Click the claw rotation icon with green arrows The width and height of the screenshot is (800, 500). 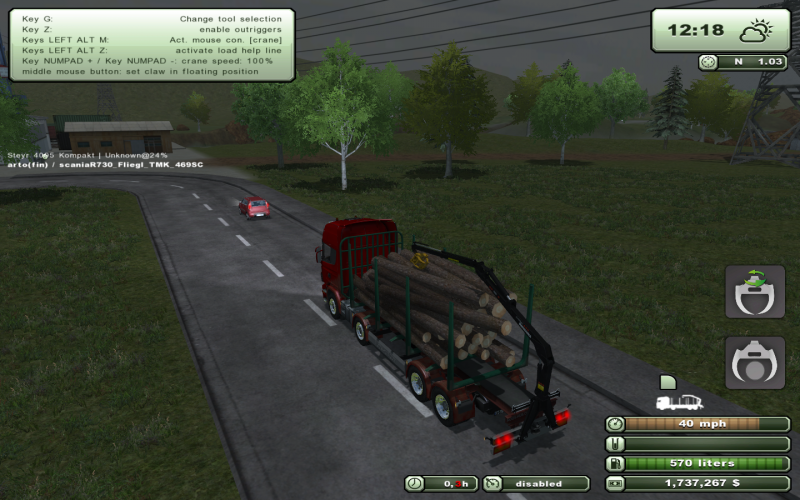coord(755,292)
